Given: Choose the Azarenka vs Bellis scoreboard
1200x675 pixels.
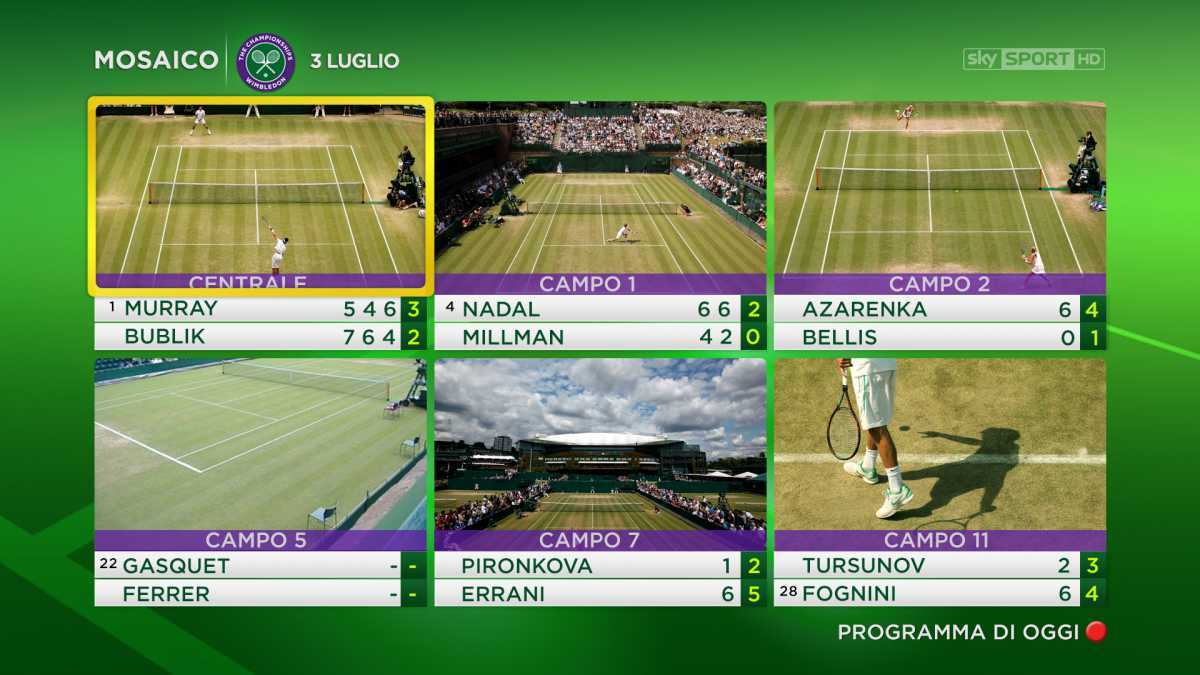Looking at the screenshot, I should click(x=940, y=323).
